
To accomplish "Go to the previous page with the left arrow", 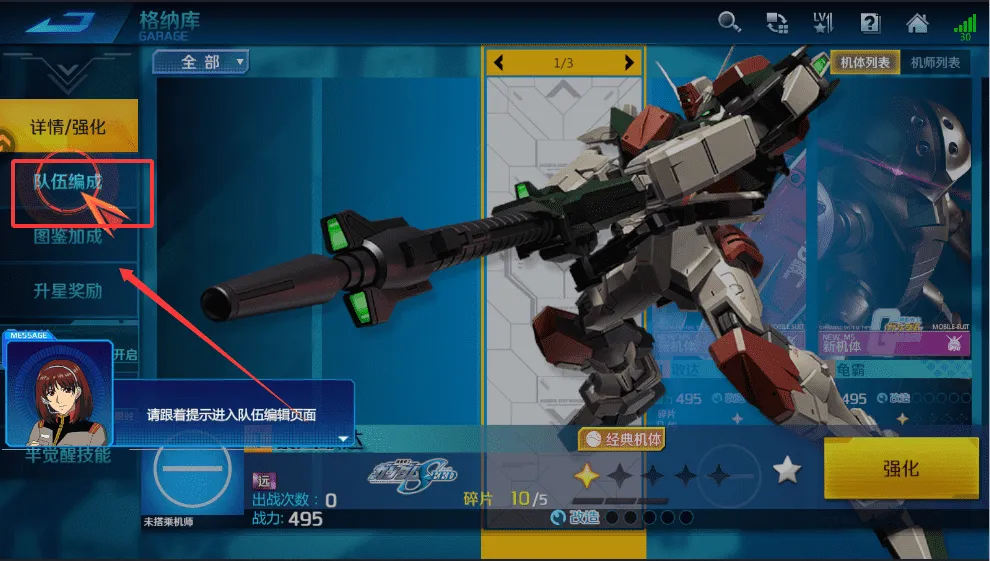I will coord(499,63).
